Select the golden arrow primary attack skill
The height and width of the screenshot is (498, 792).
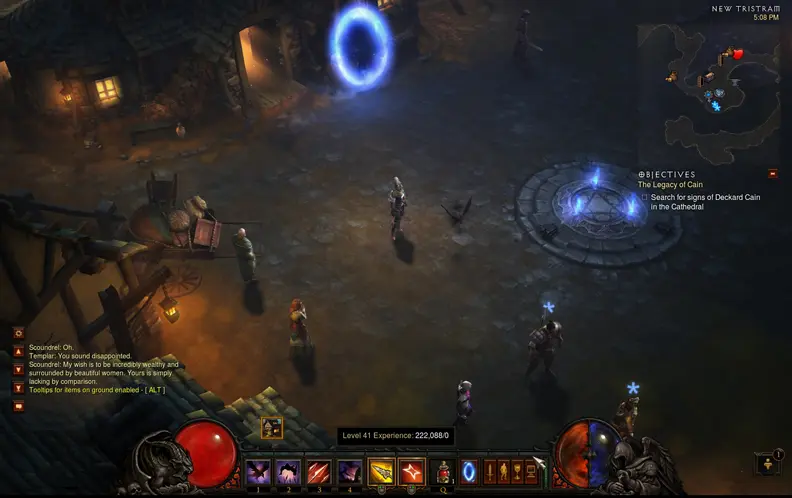[x=381, y=471]
